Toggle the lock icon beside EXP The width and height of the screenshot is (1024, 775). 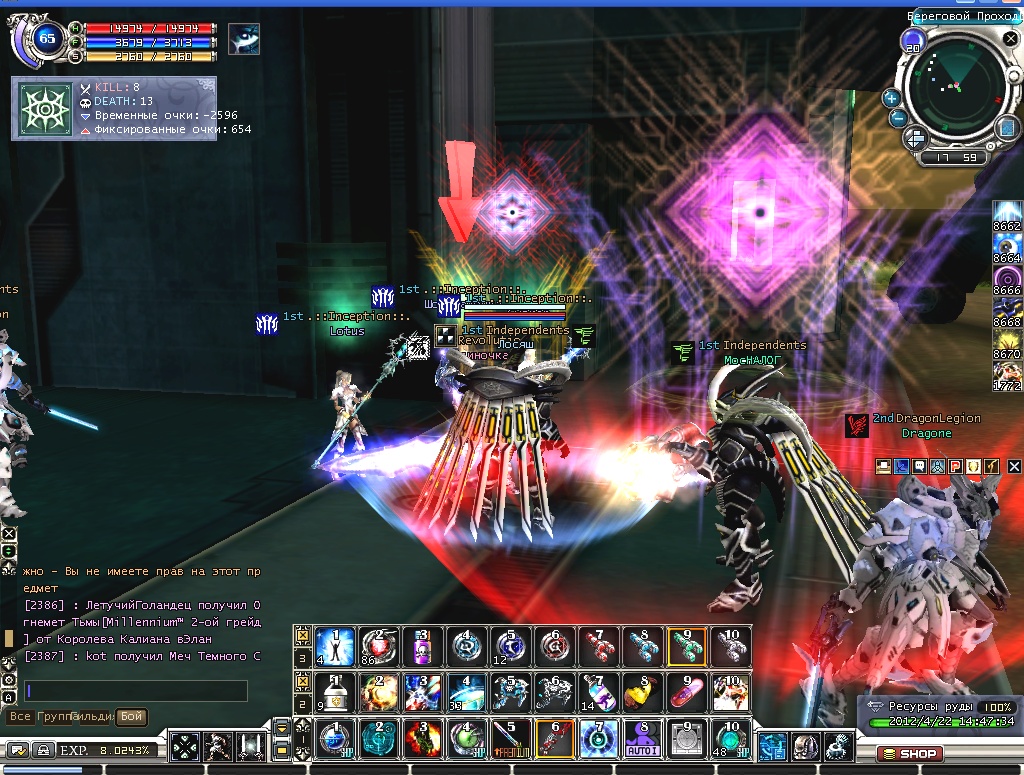[x=44, y=749]
